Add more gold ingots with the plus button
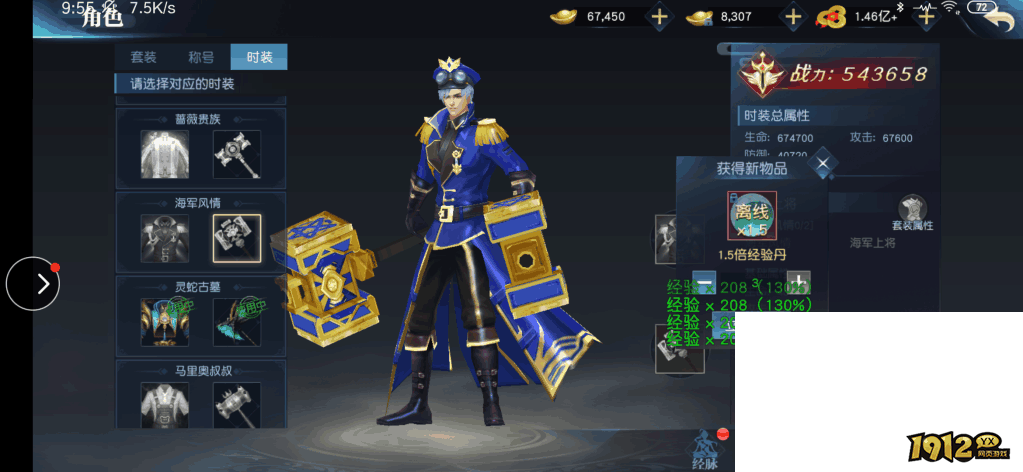 (659, 17)
